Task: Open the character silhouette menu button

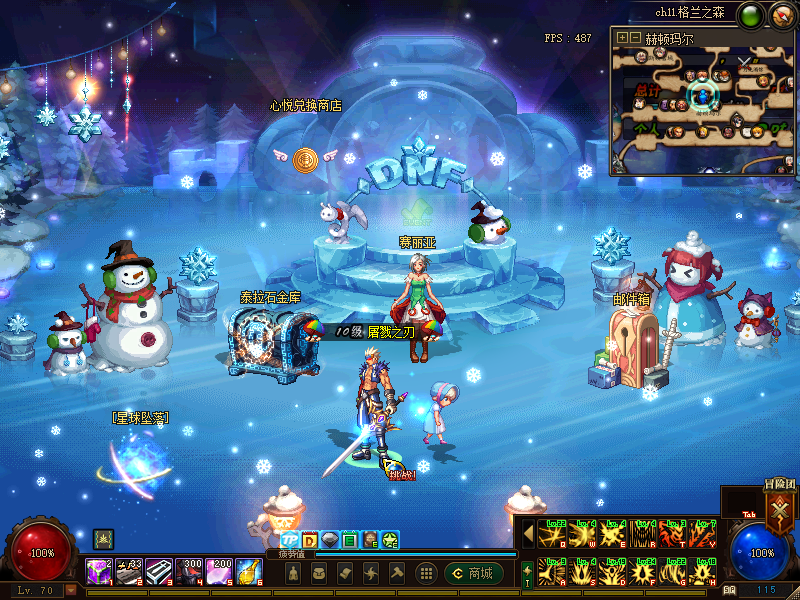Action: pos(292,573)
